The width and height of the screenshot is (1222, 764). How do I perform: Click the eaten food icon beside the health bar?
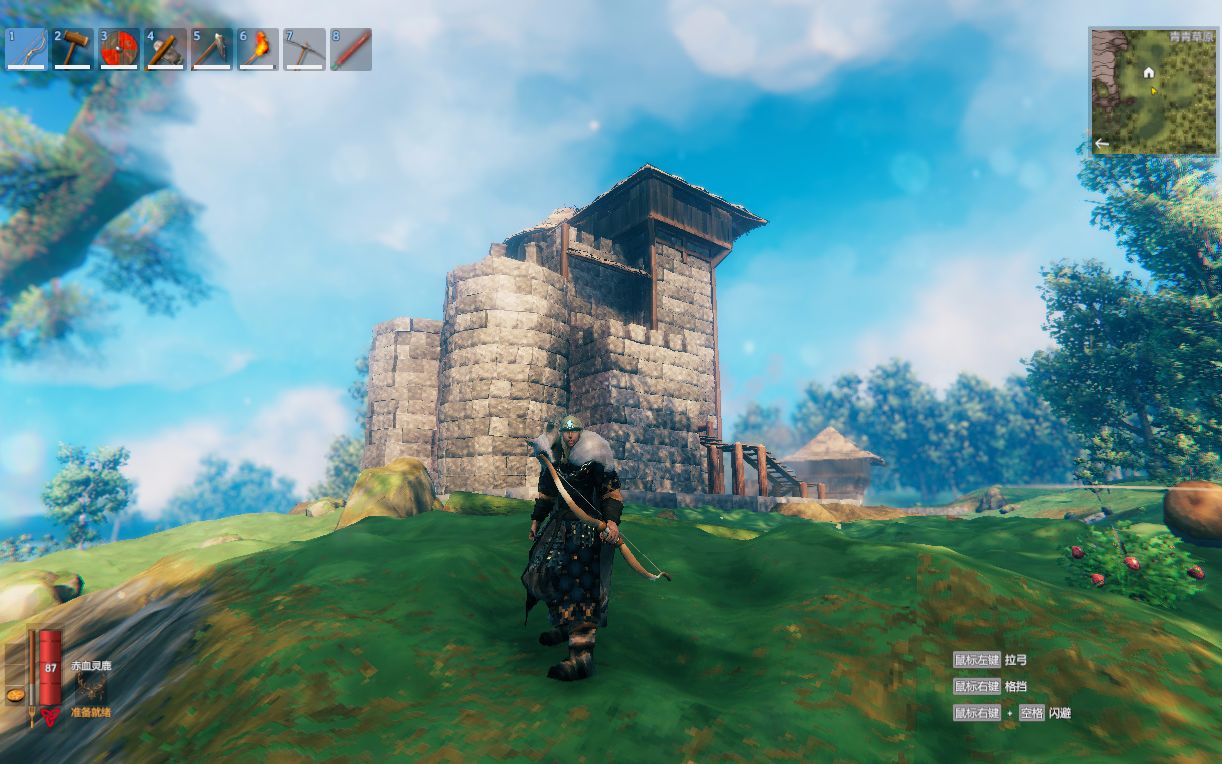(15, 694)
